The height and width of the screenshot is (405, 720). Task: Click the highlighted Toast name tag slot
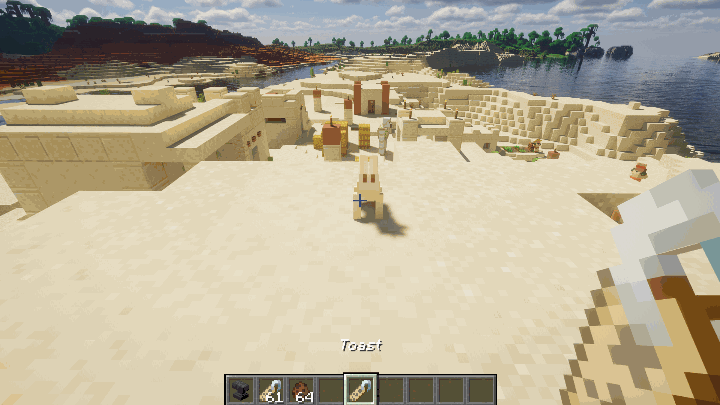pyautogui.click(x=360, y=389)
